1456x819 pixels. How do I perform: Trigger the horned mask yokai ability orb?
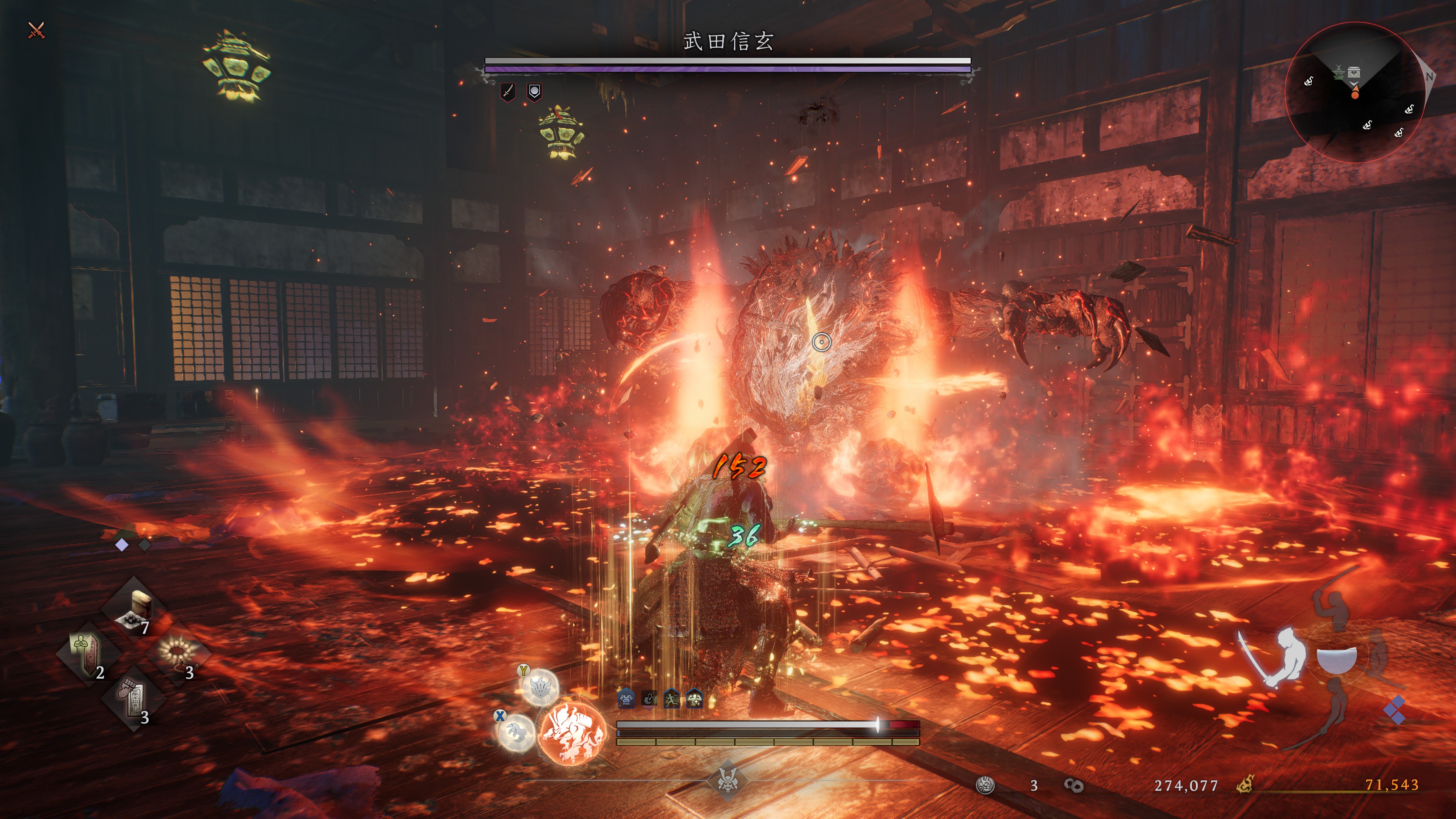pos(539,687)
